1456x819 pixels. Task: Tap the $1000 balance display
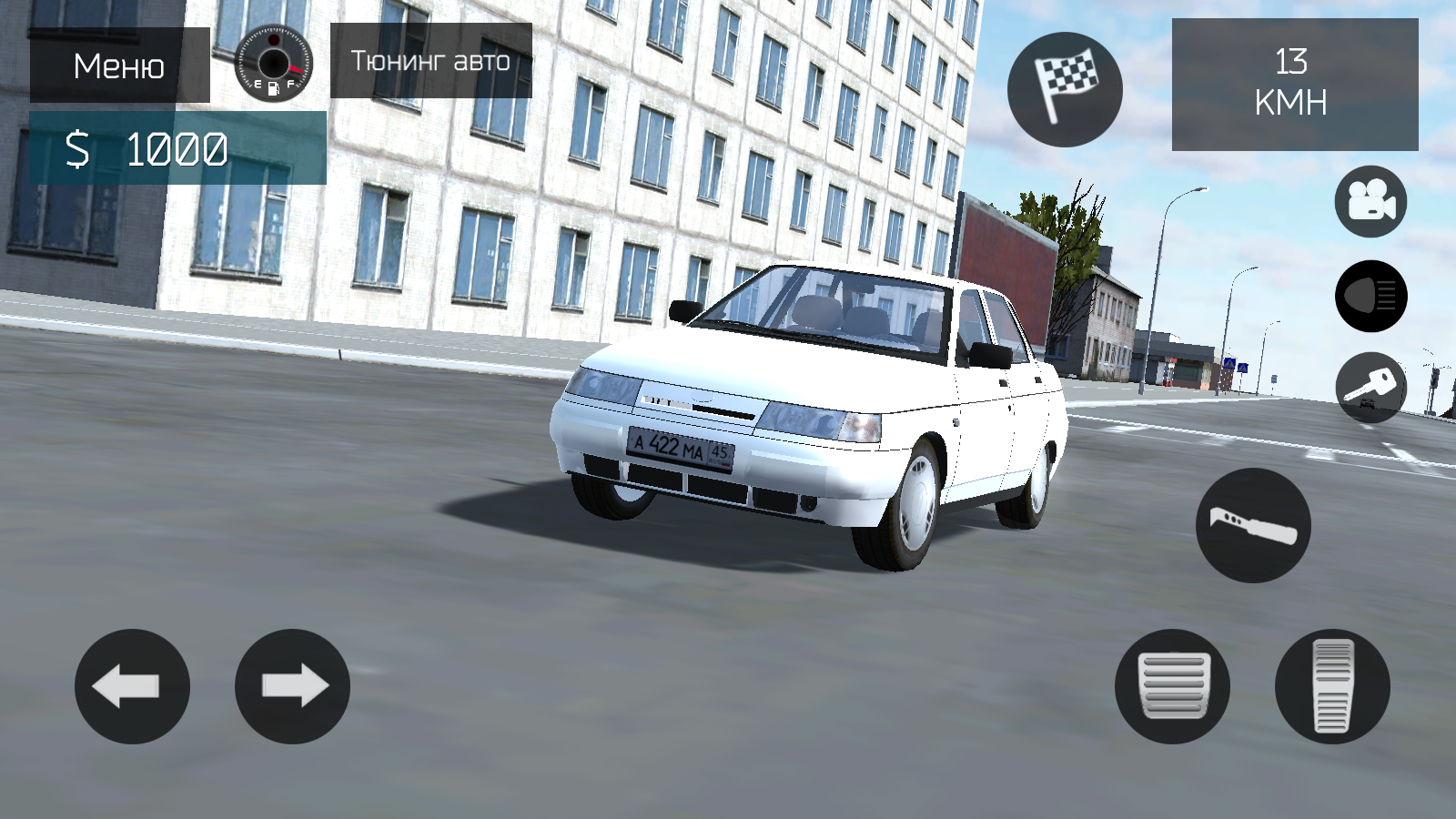pyautogui.click(x=147, y=149)
